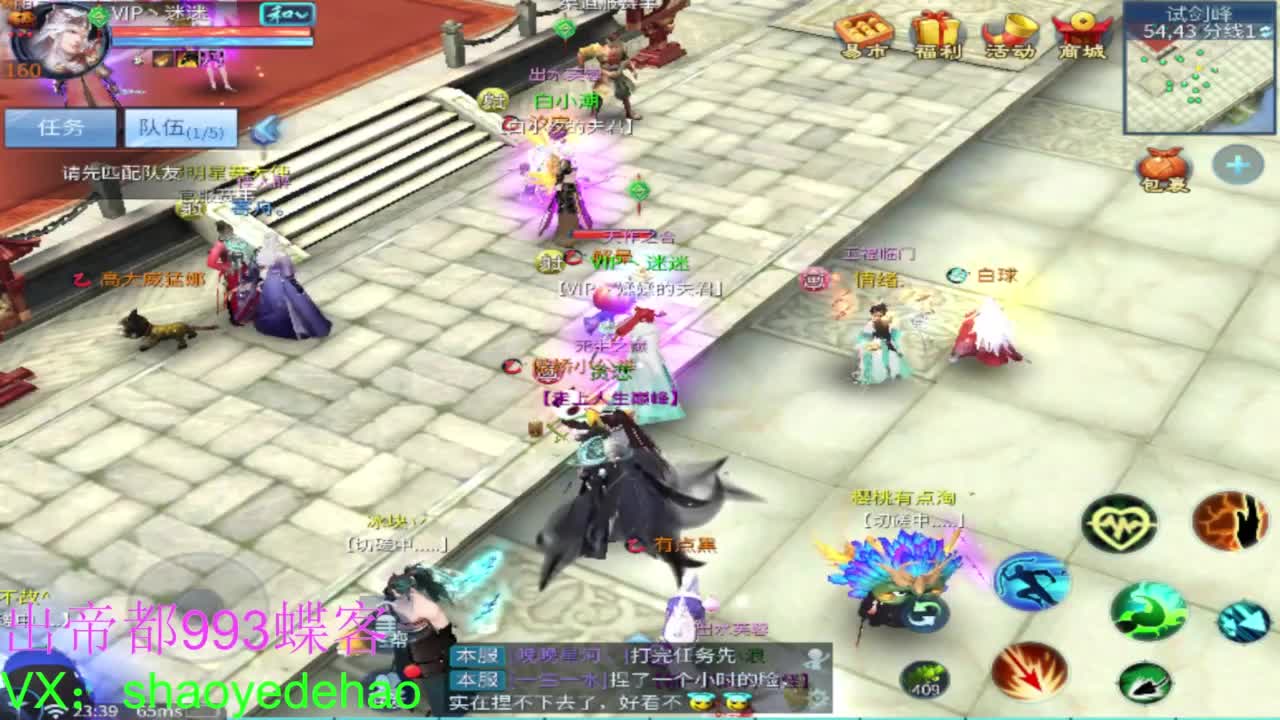Trigger the red claw attack skill

1028,672
